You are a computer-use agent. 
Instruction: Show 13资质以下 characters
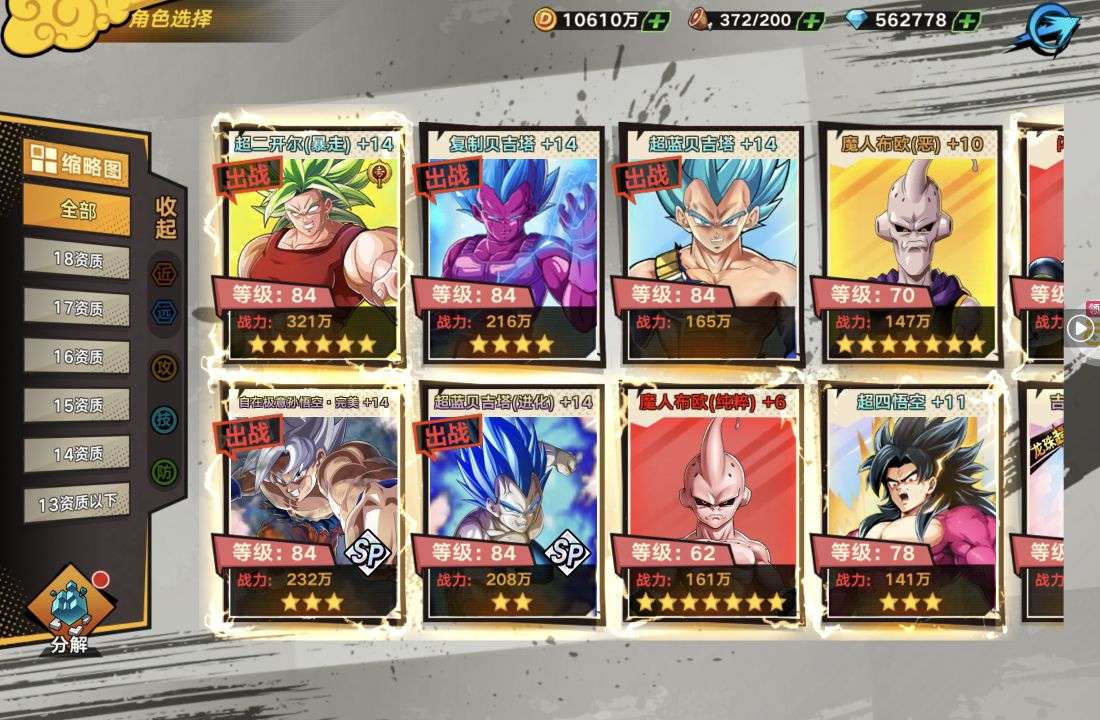click(x=77, y=503)
